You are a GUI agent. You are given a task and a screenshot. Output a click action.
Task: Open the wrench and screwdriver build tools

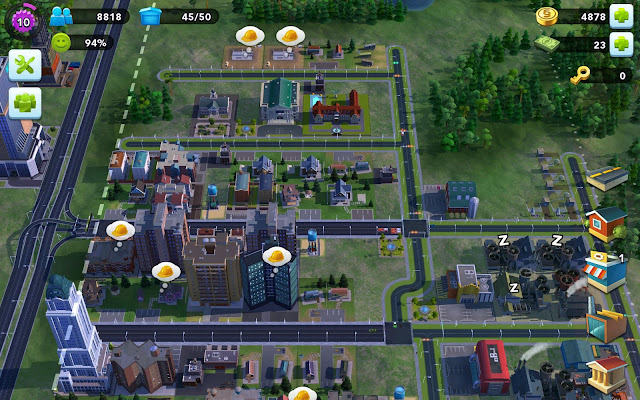click(x=22, y=66)
